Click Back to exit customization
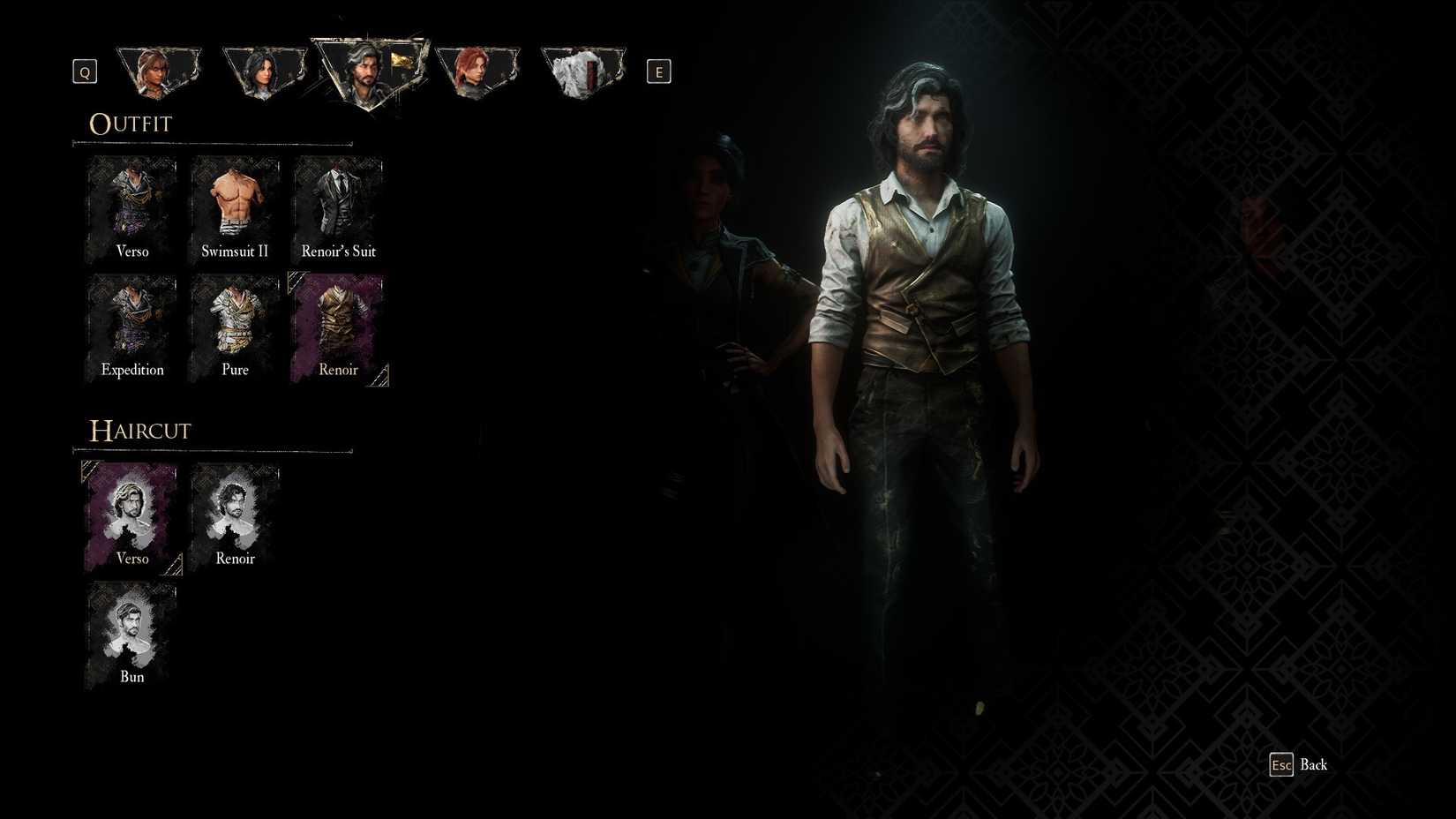The width and height of the screenshot is (1456, 819). coord(1302,764)
